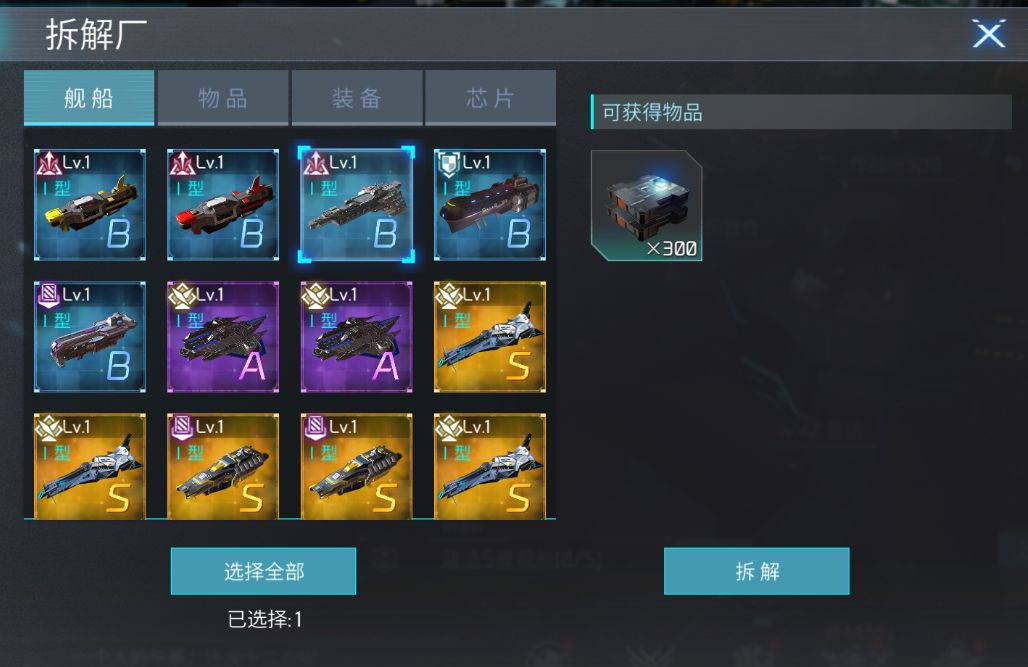Close the 拆解厂 window

click(x=988, y=35)
